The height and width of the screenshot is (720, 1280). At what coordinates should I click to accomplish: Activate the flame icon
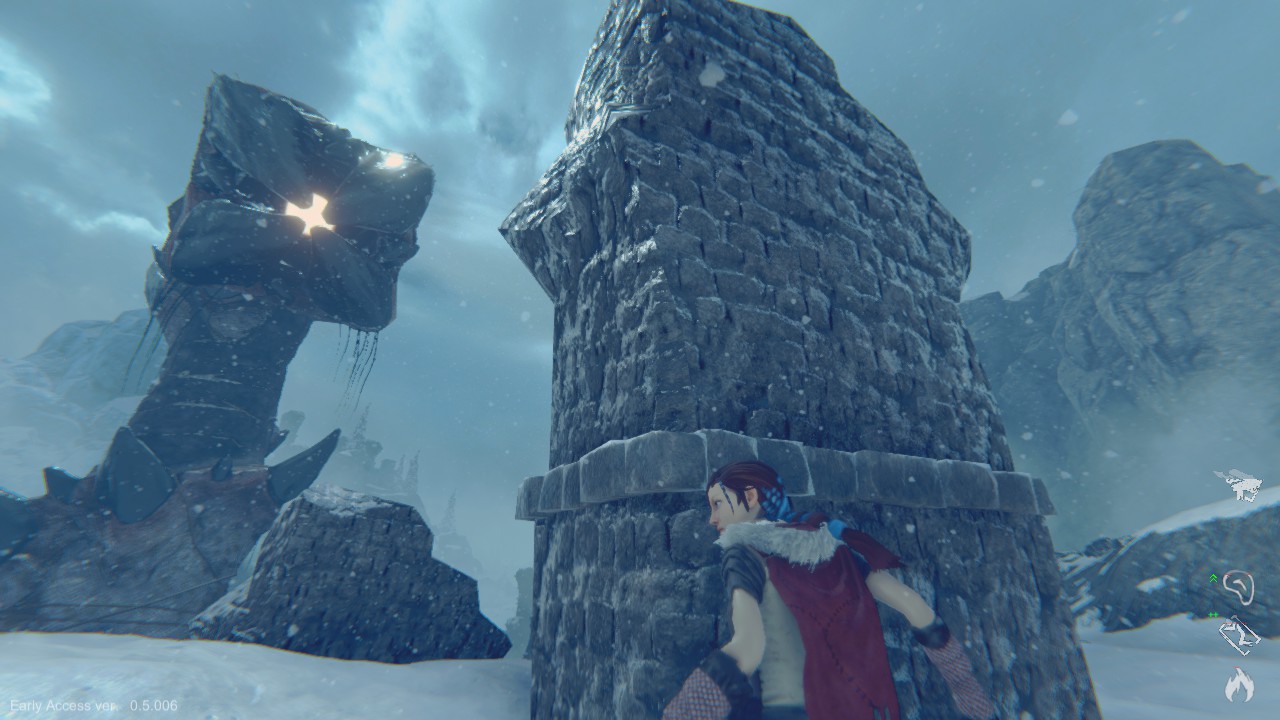tap(1240, 684)
